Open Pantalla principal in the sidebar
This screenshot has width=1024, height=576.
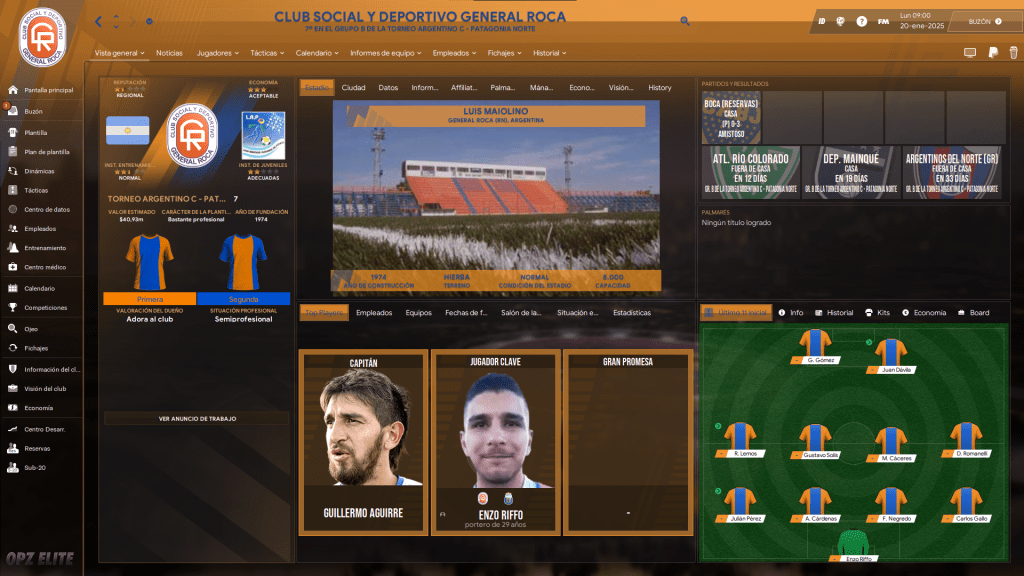click(48, 90)
